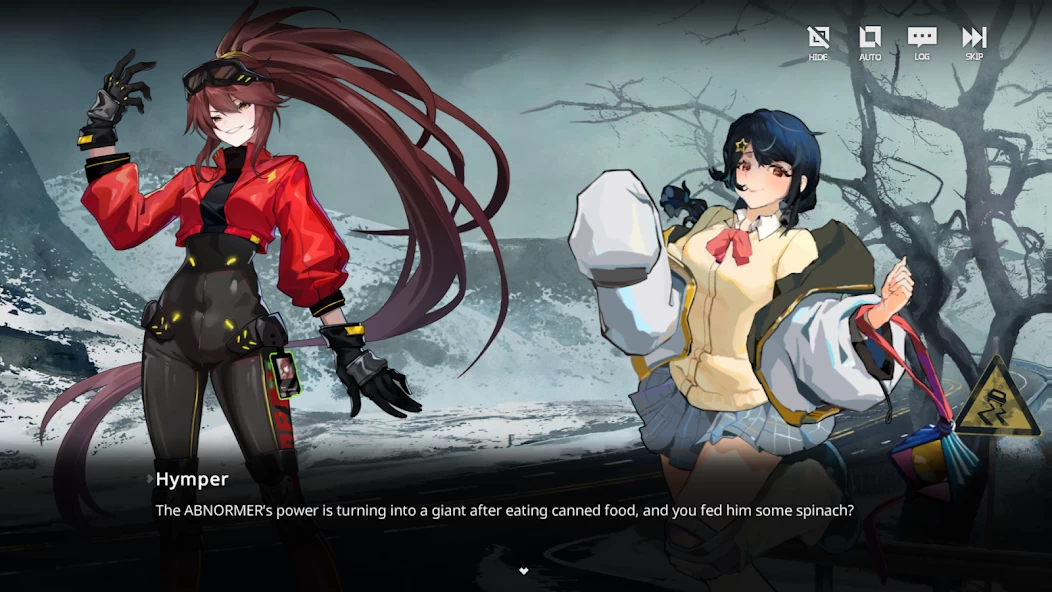The width and height of the screenshot is (1052, 592).
Task: Skip the story scene
Action: click(x=974, y=41)
